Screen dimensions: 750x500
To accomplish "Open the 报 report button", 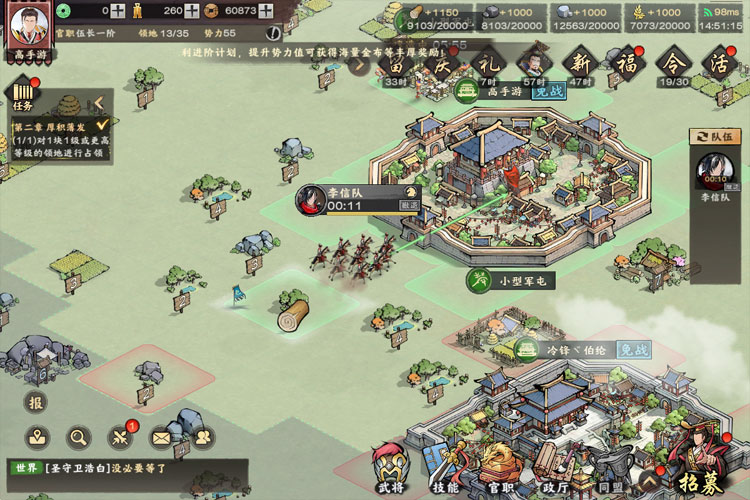I will 36,403.
